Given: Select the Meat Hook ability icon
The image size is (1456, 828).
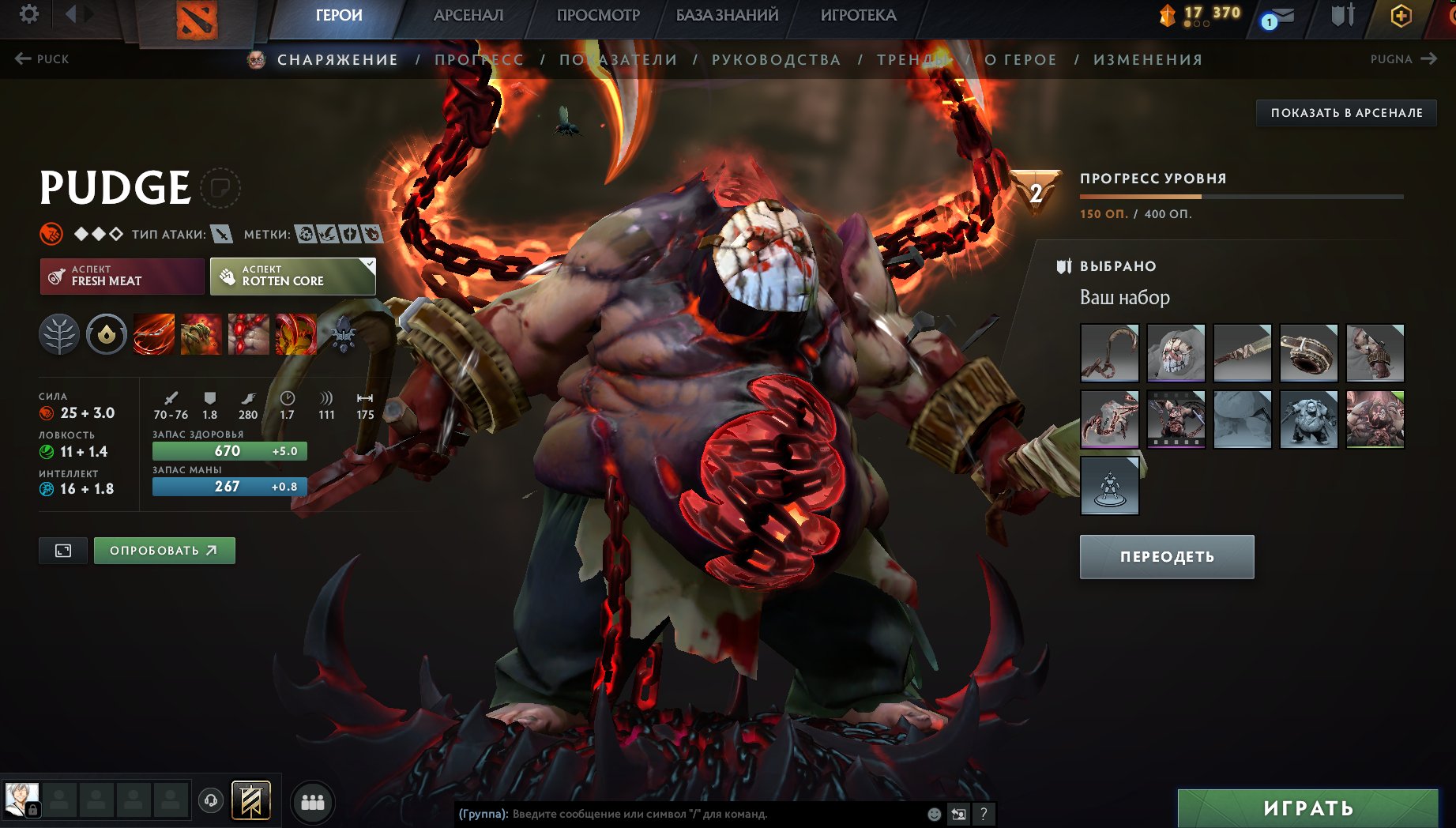Looking at the screenshot, I should [x=154, y=333].
